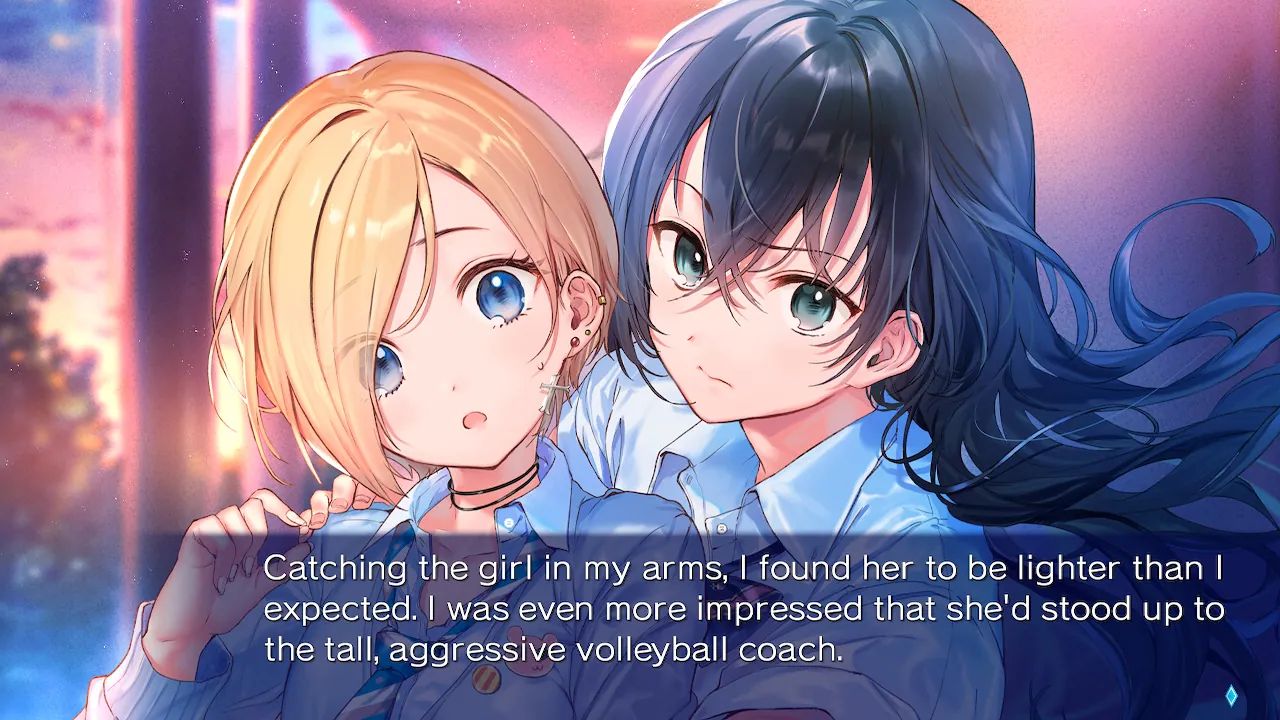Click the blue diamond advance indicator

tap(1231, 696)
